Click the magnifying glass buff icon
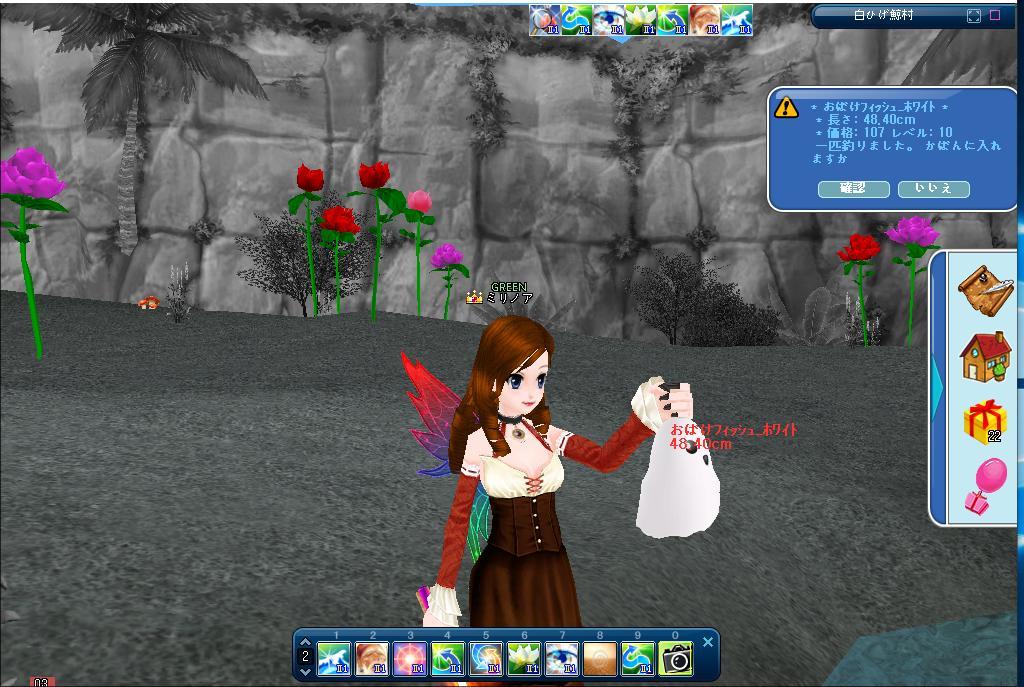The width and height of the screenshot is (1024, 687). pyautogui.click(x=544, y=20)
